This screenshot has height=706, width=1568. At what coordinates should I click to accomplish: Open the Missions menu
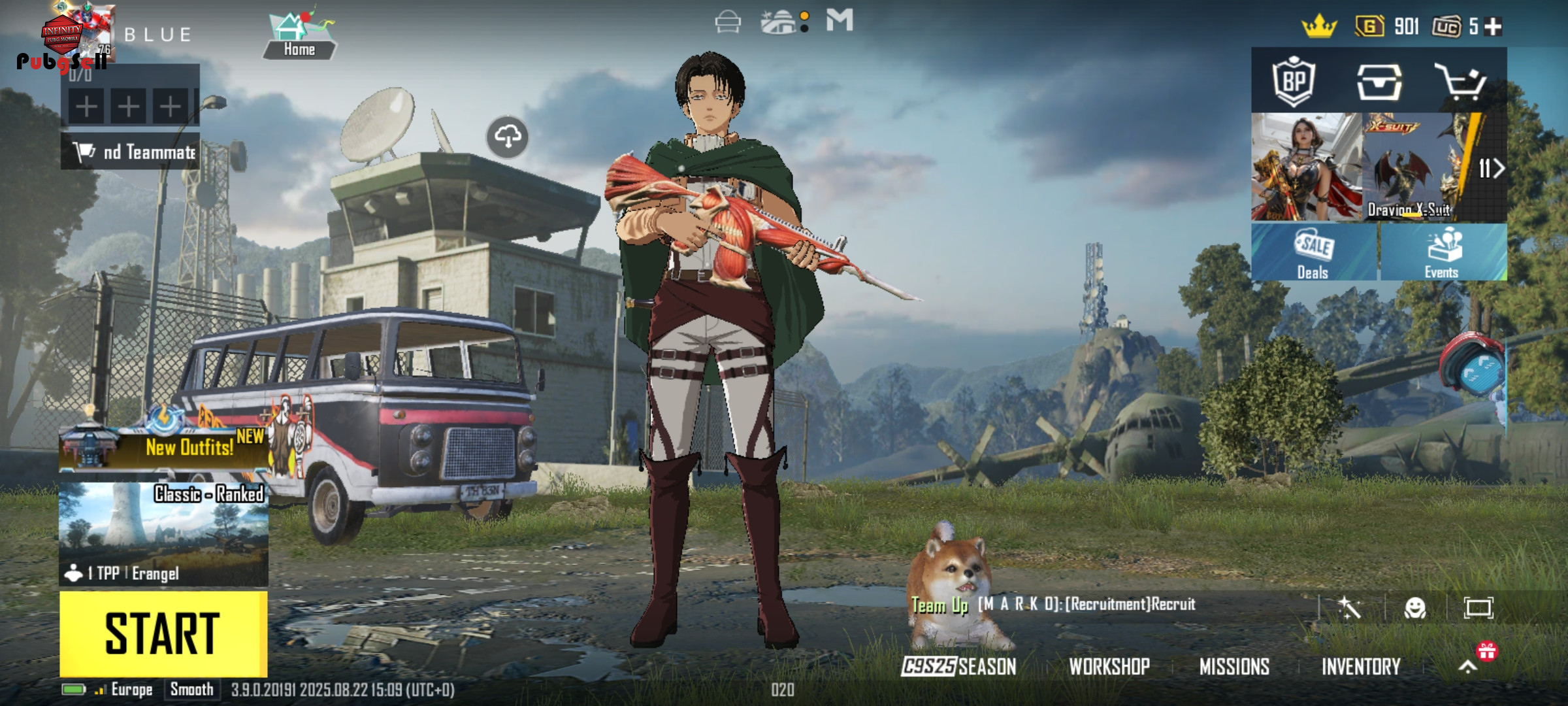click(x=1234, y=666)
